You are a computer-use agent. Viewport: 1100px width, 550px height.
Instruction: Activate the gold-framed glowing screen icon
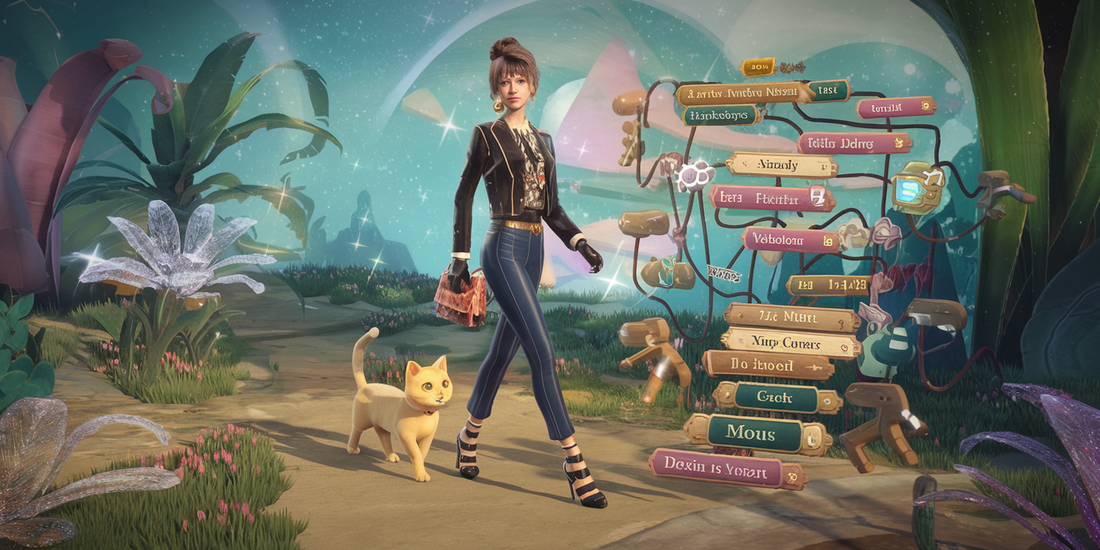click(x=917, y=187)
